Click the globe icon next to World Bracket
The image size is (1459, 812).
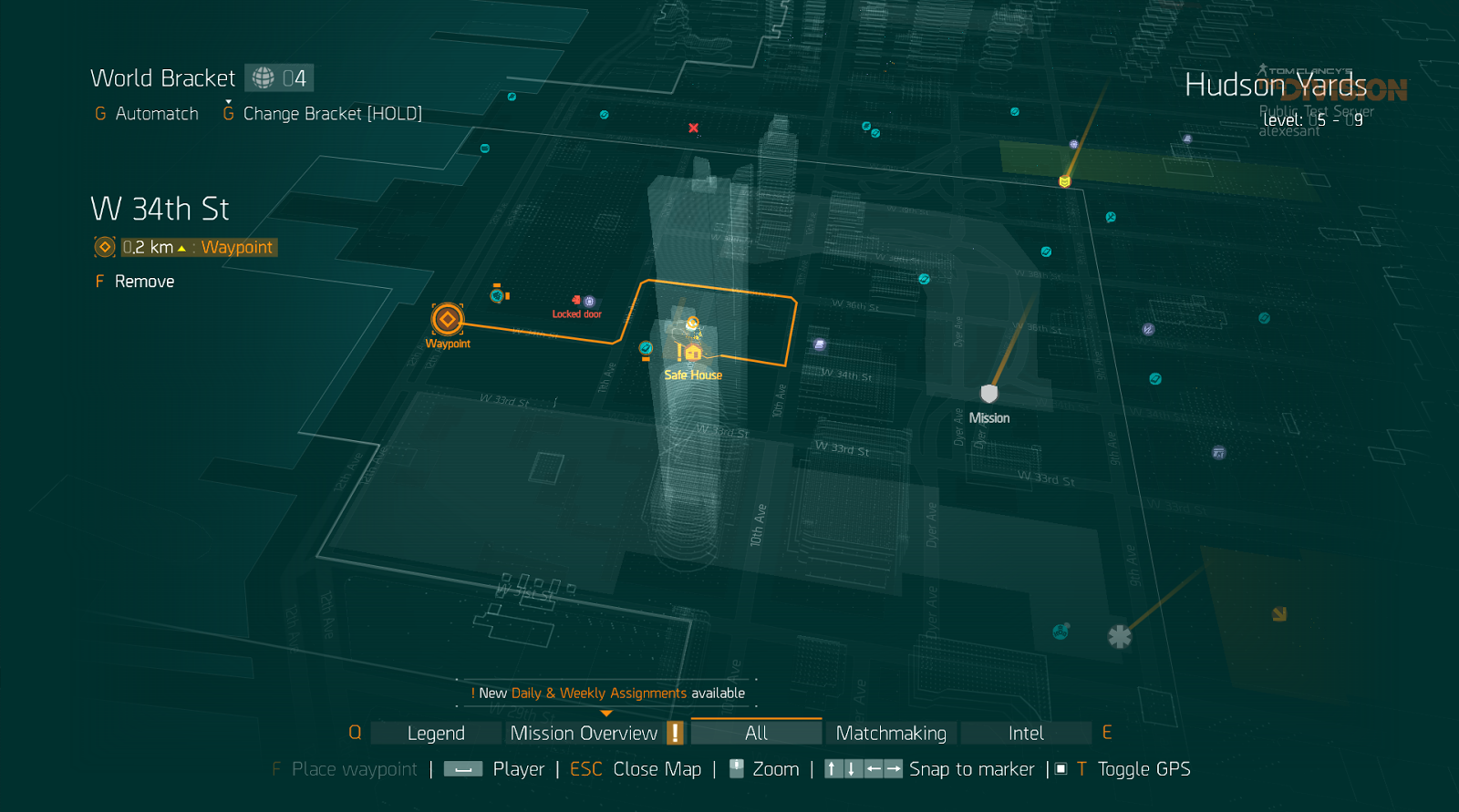(264, 77)
